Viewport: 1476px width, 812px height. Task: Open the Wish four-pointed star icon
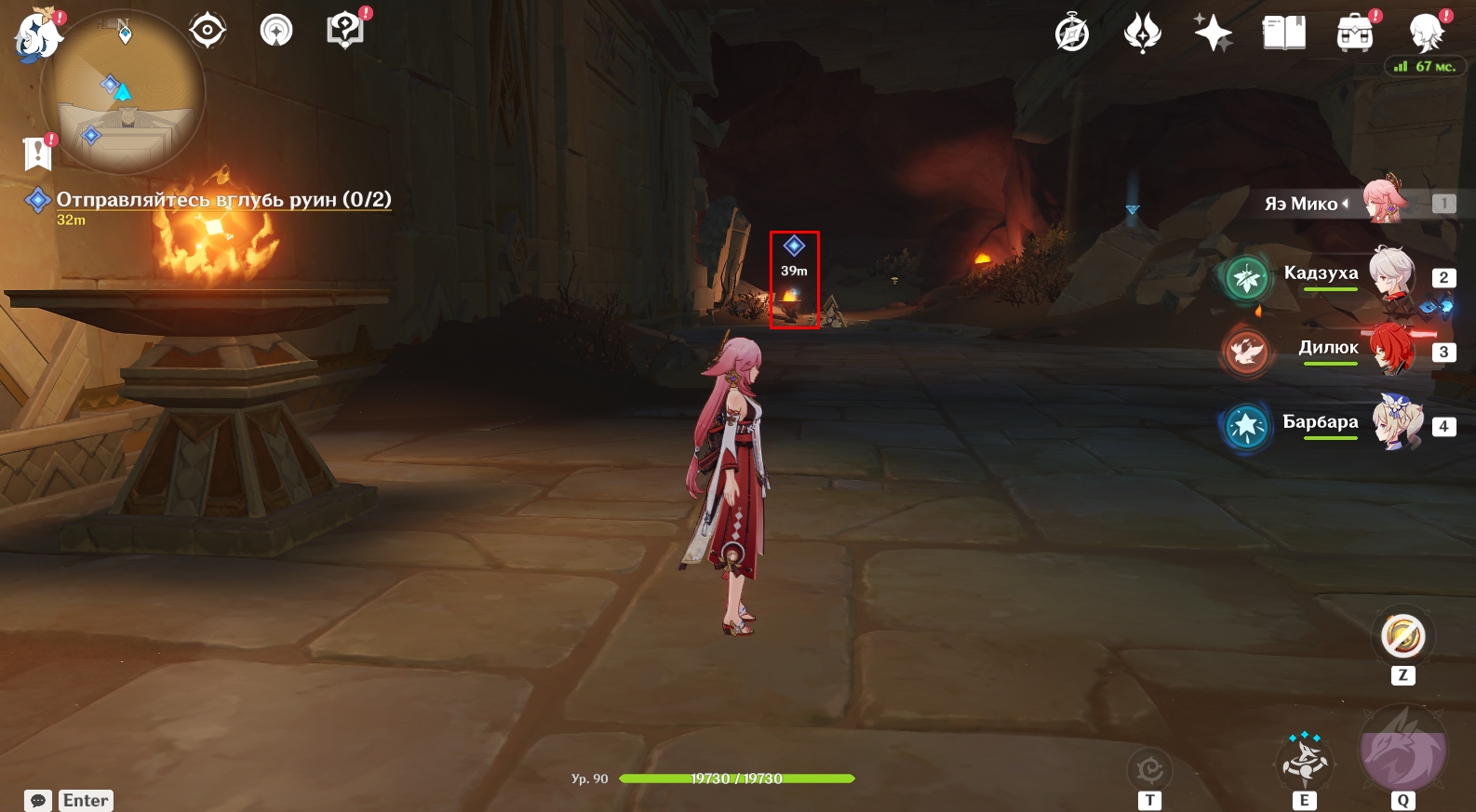(x=1214, y=33)
